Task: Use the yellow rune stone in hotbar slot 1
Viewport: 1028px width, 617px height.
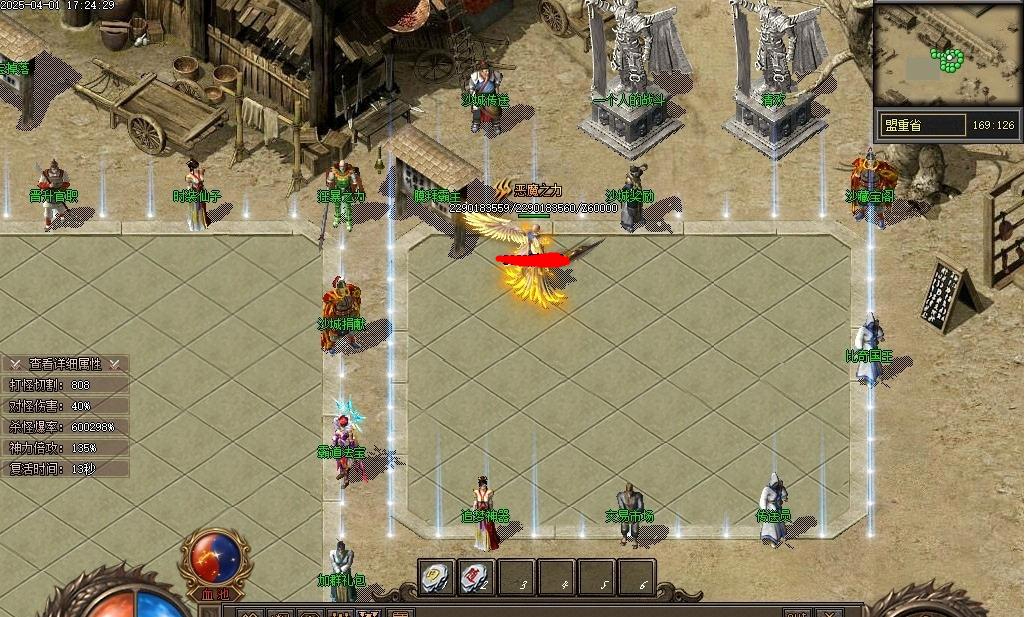Action: (x=437, y=577)
